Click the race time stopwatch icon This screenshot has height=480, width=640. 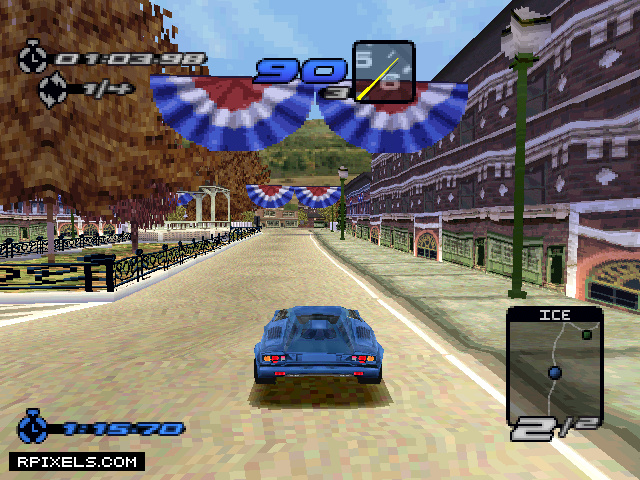[32, 57]
